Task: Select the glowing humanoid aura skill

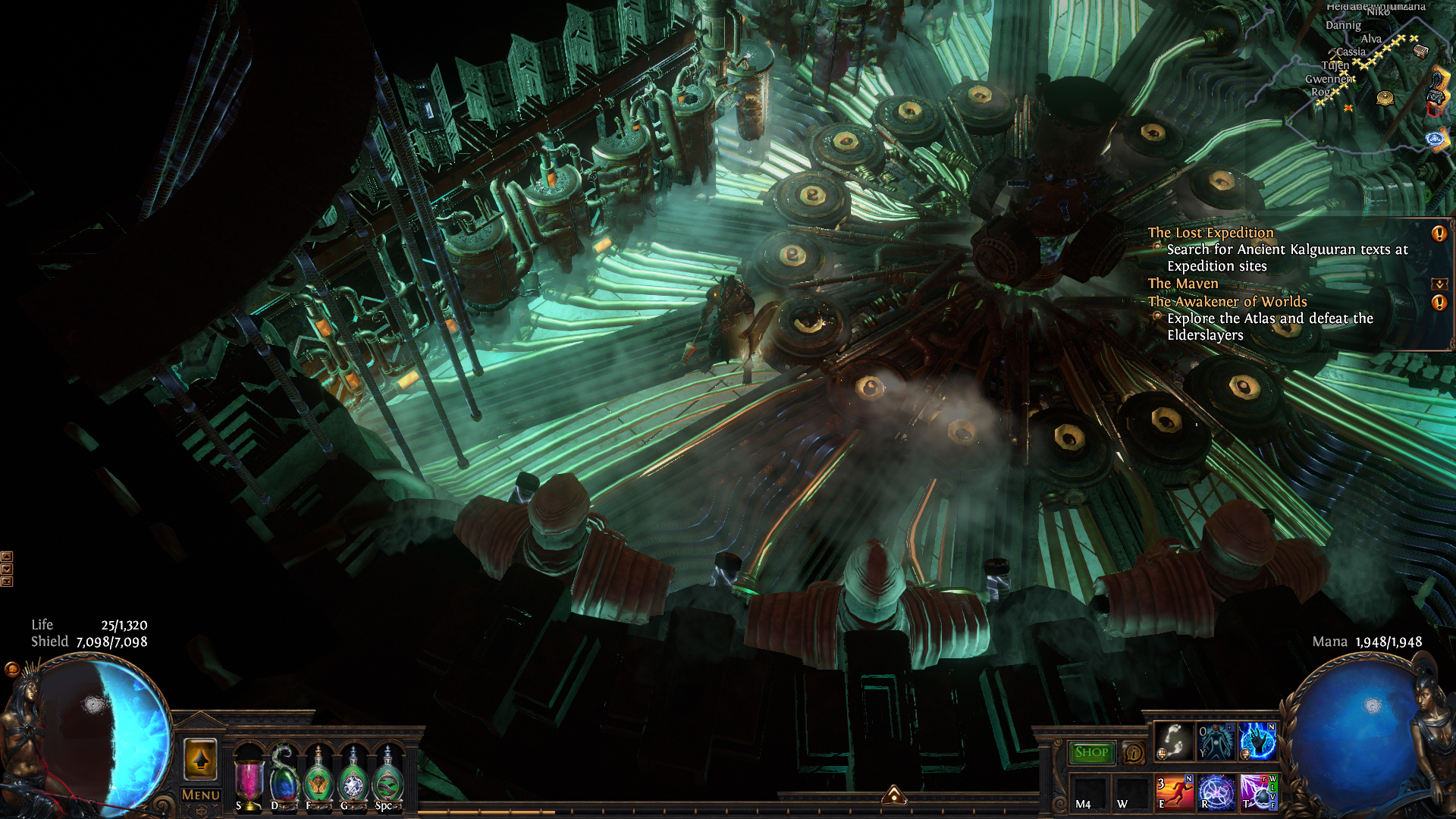Action: [x=1216, y=741]
